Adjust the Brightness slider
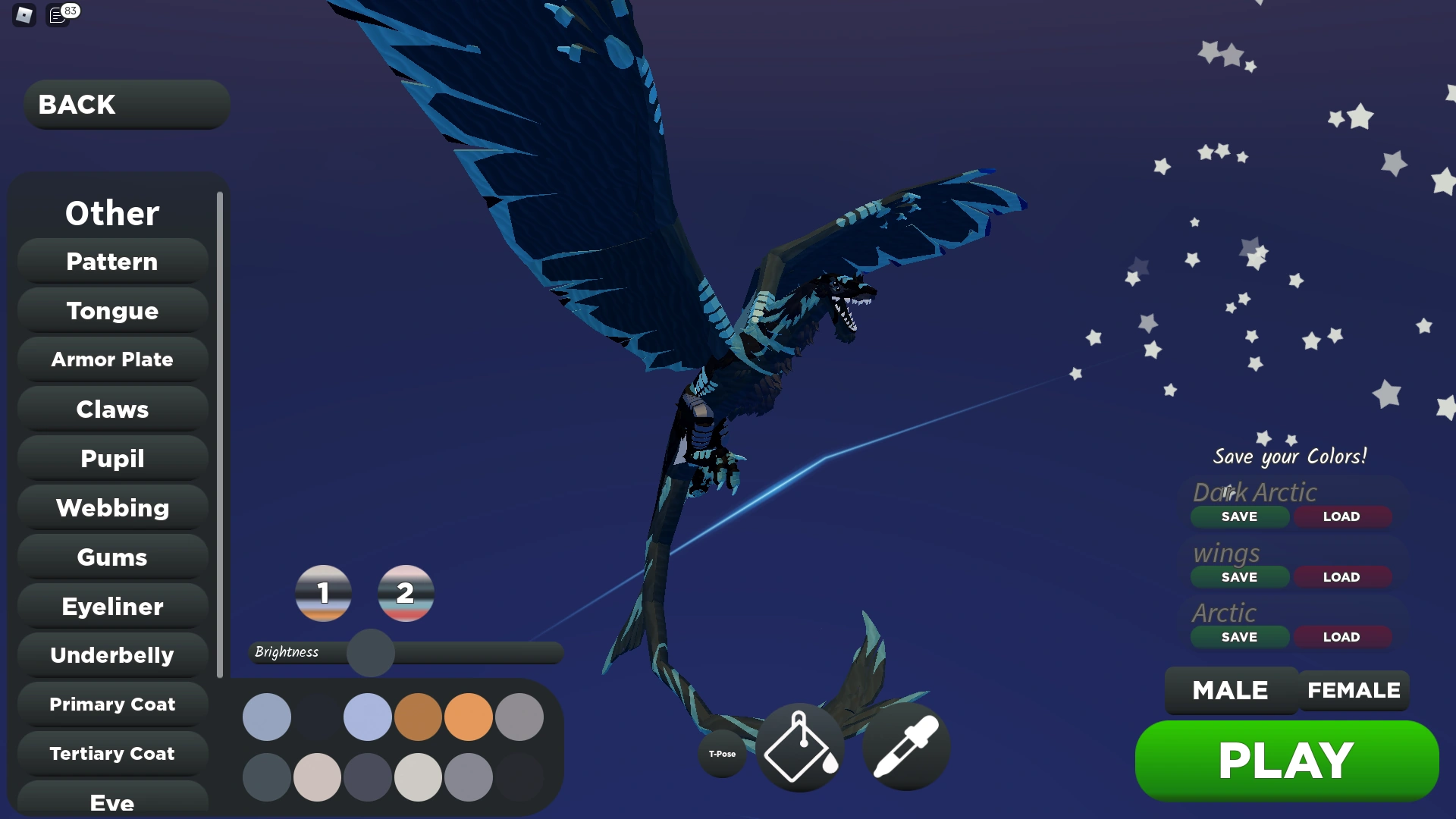 [371, 652]
